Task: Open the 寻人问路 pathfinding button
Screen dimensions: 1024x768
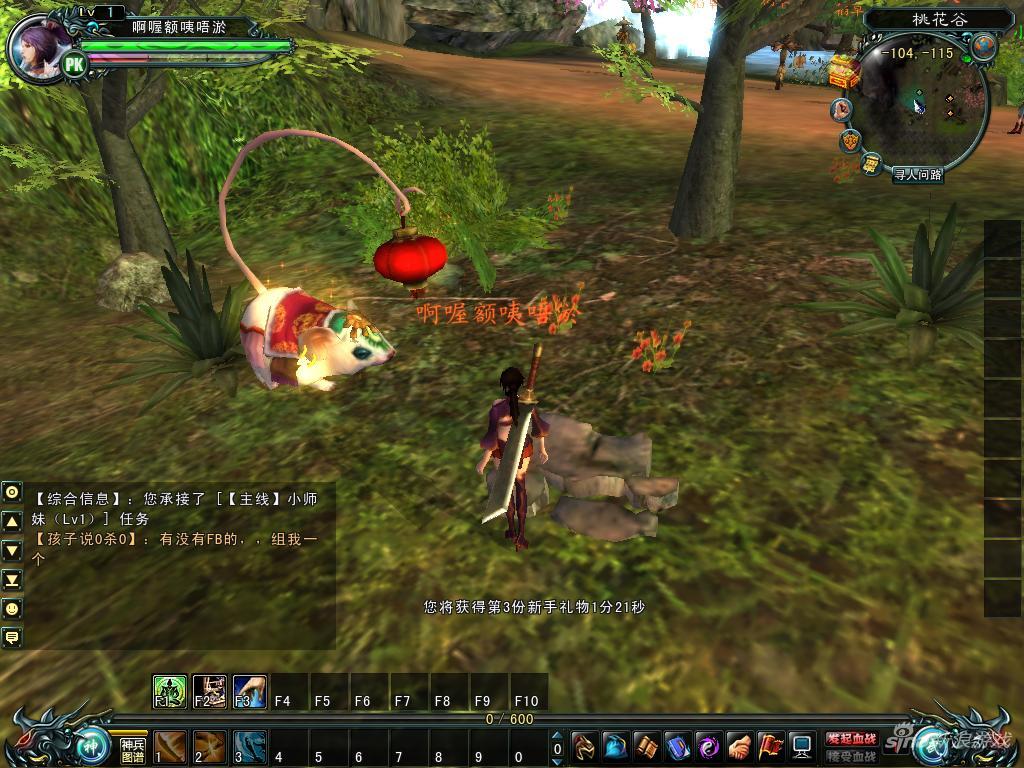Action: 917,174
